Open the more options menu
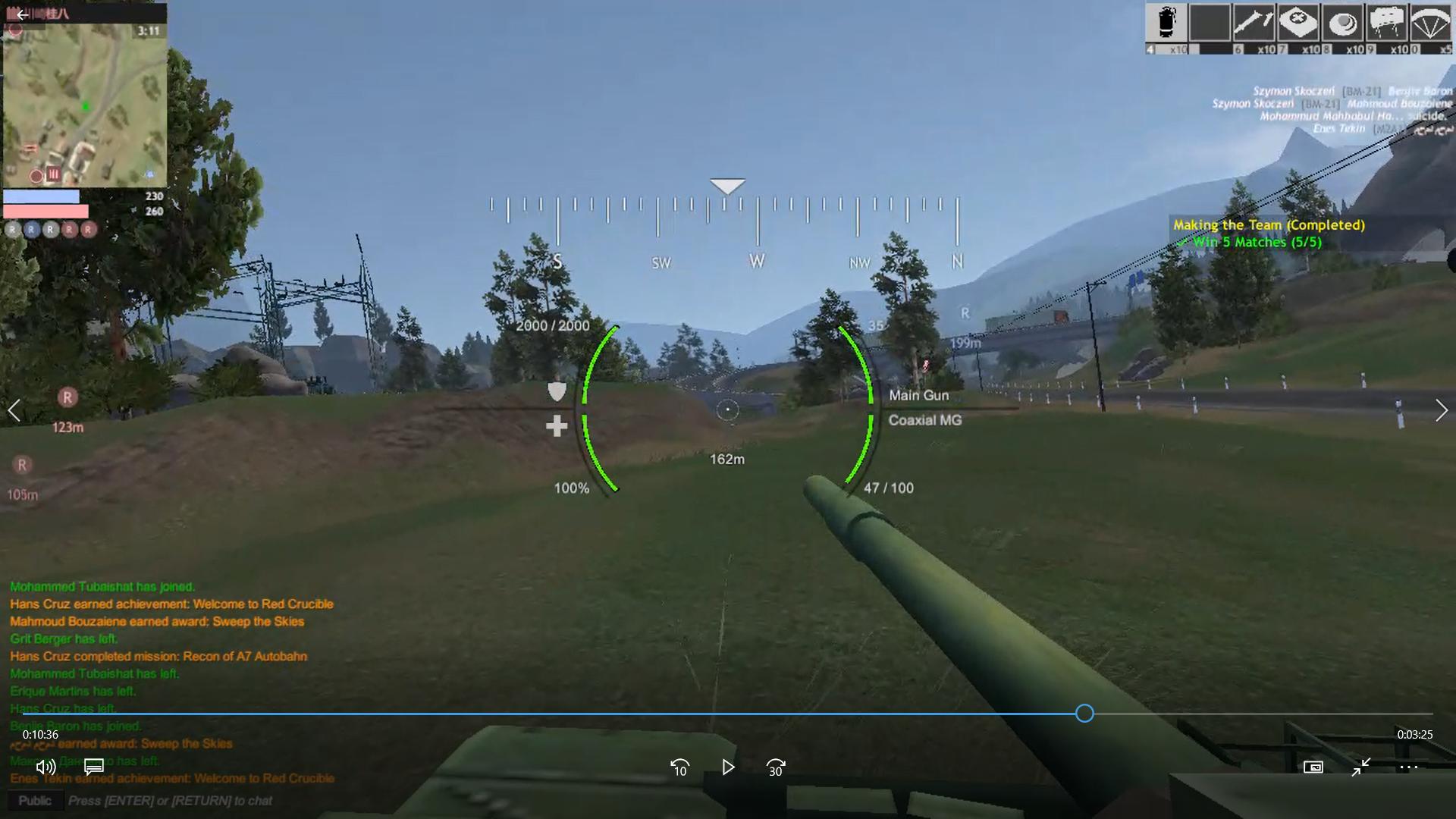 1408,767
